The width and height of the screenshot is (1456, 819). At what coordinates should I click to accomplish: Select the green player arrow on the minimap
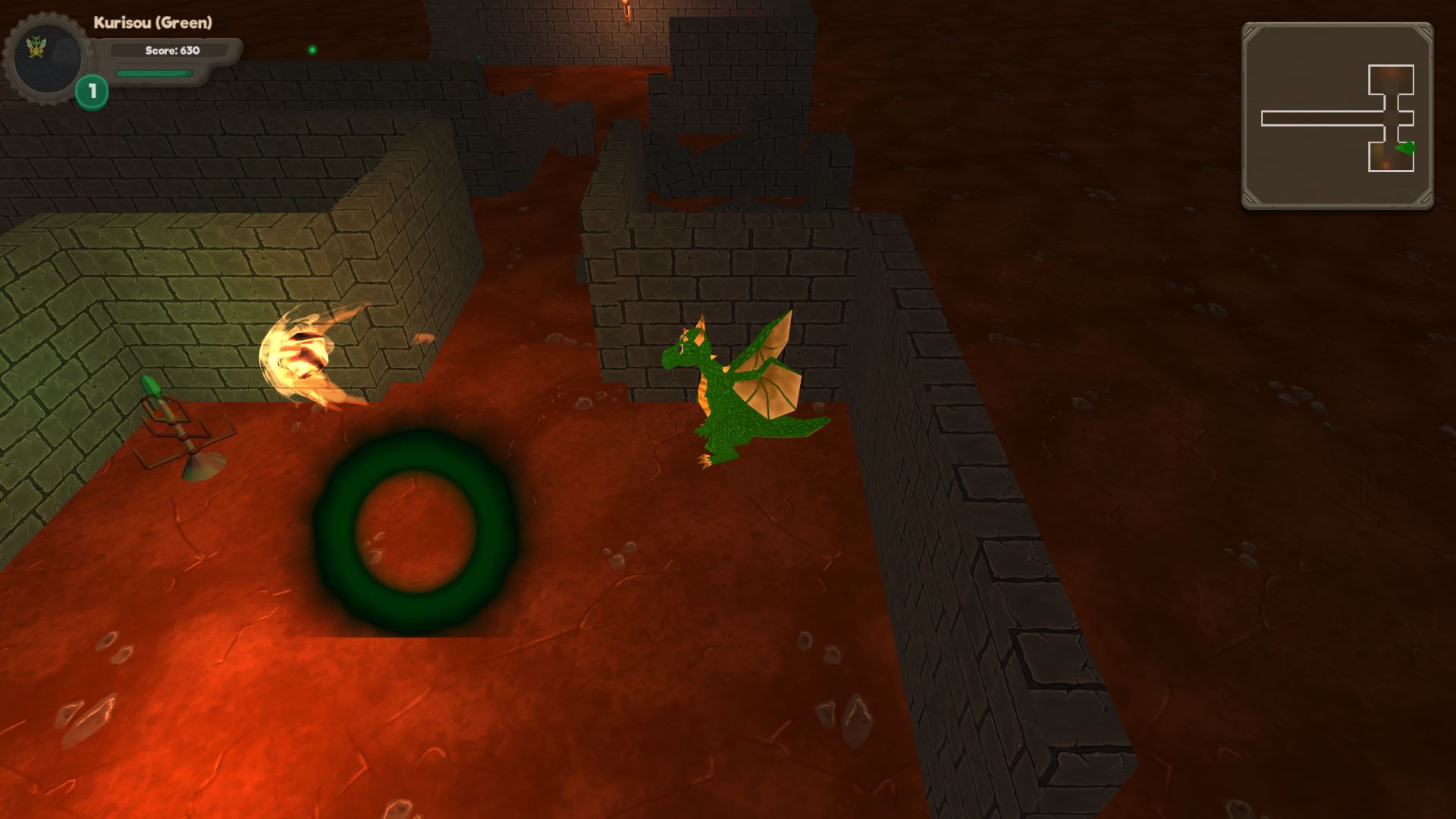coord(1405,149)
